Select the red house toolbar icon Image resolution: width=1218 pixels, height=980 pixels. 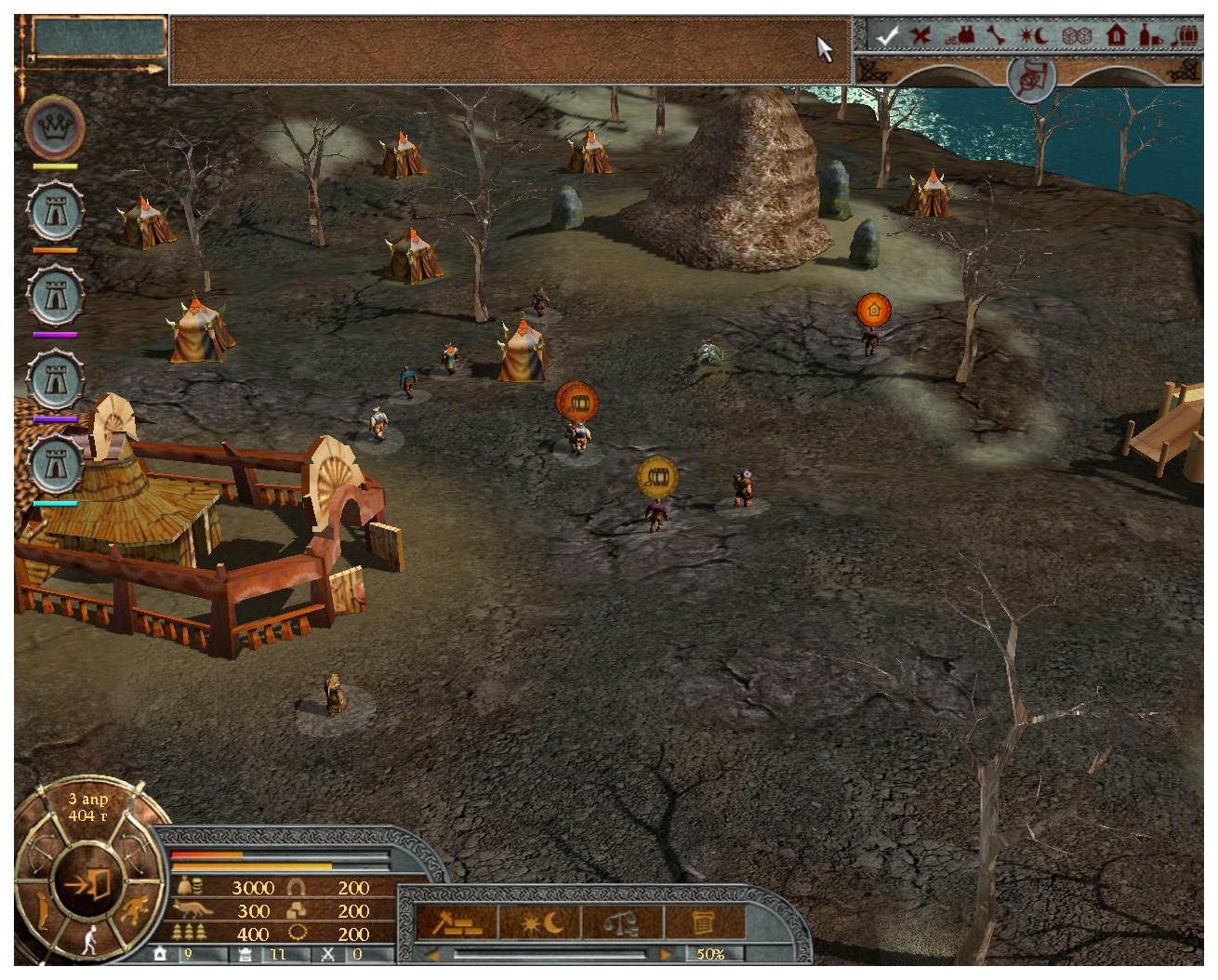coord(1117,36)
